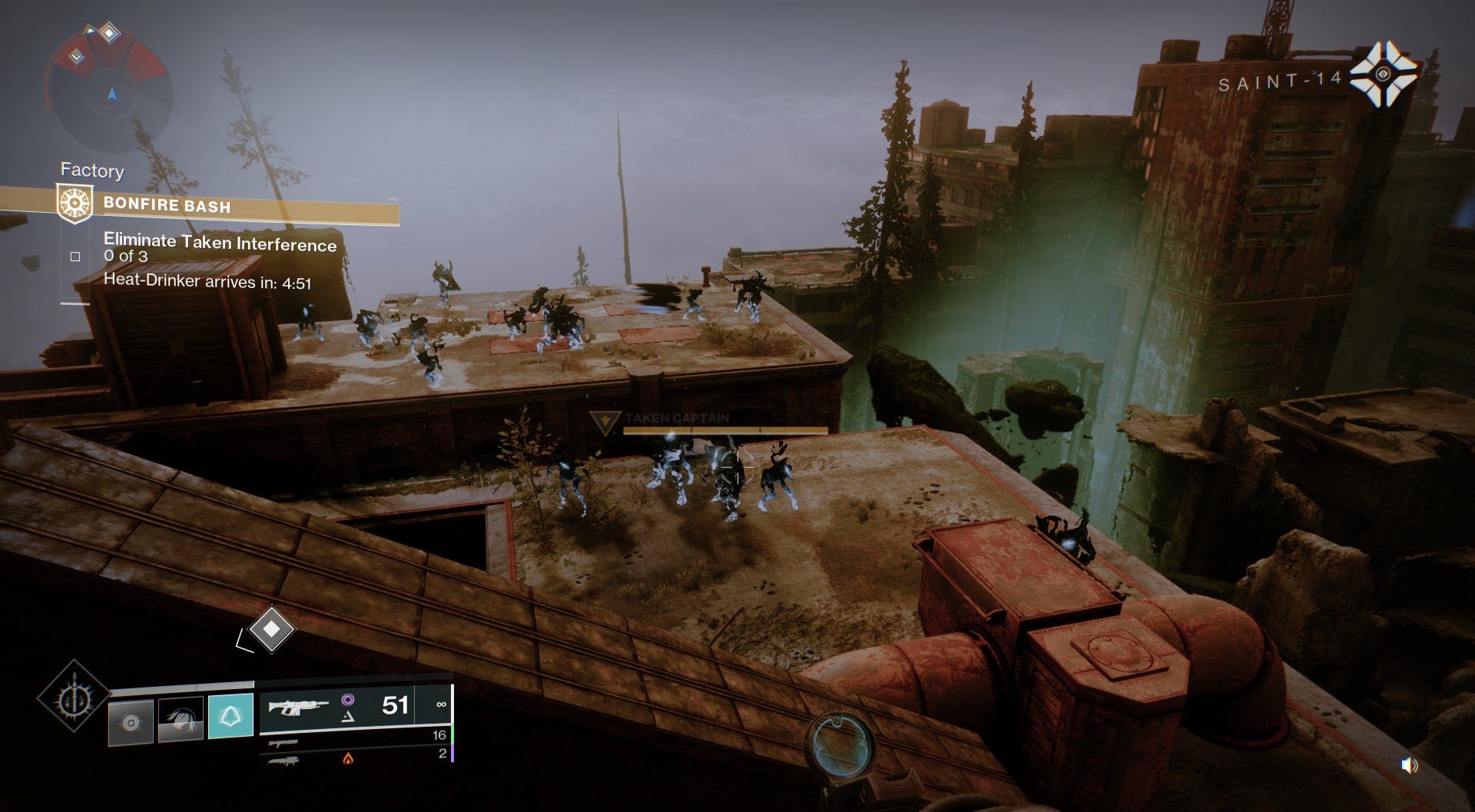Screen dimensions: 1475x812
Task: Click the Factory location label
Action: click(92, 171)
